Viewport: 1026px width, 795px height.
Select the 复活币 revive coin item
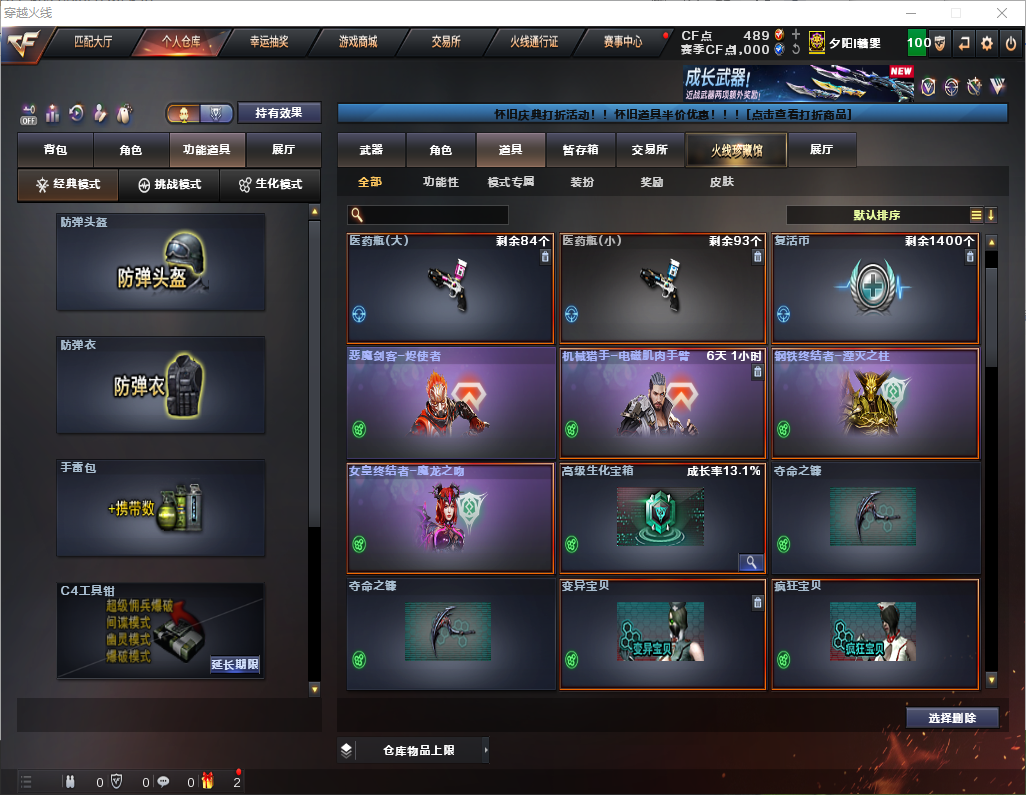pos(875,289)
